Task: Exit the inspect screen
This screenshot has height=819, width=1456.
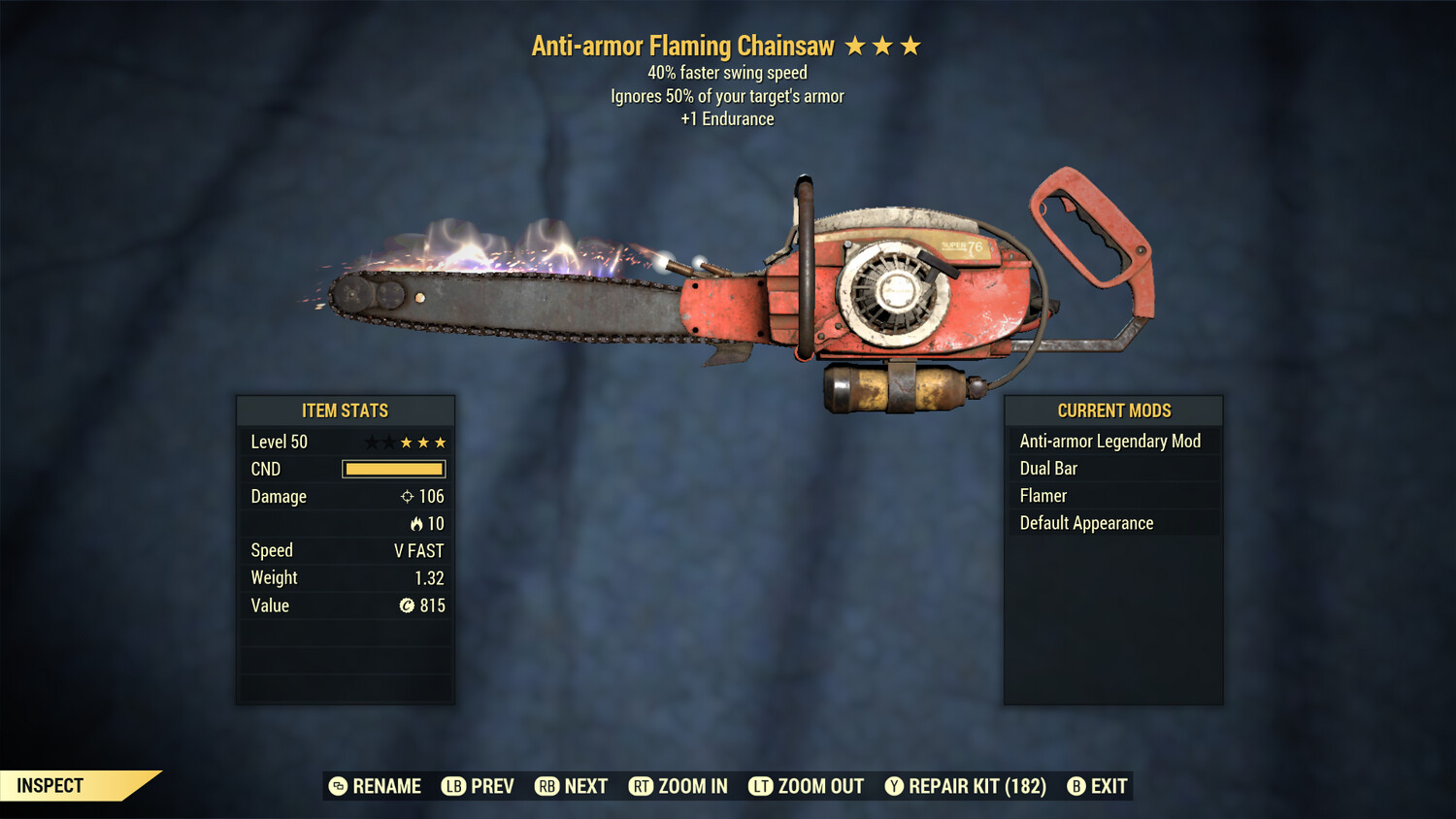Action: [1098, 786]
